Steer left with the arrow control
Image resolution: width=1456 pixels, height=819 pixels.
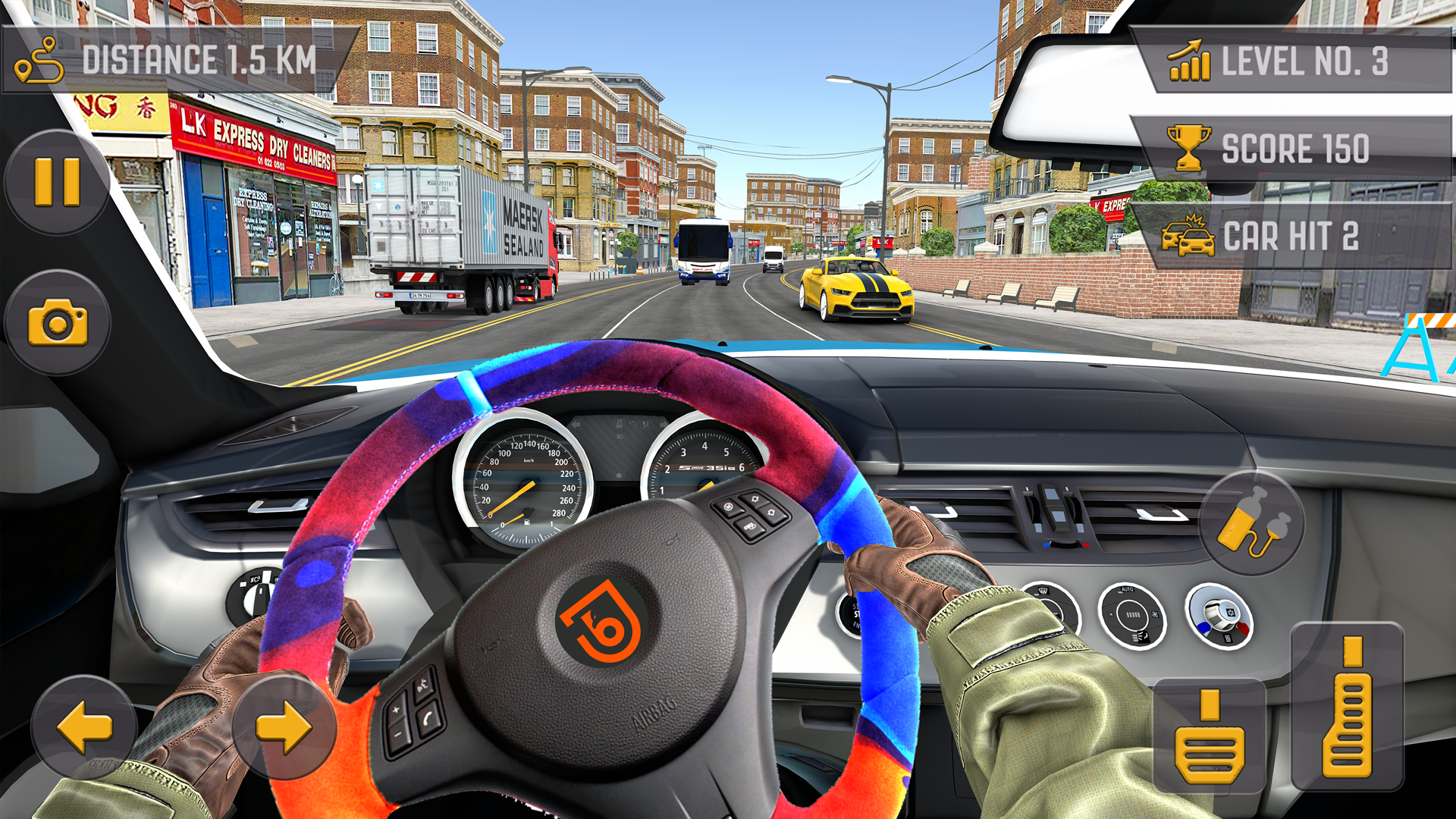click(83, 728)
